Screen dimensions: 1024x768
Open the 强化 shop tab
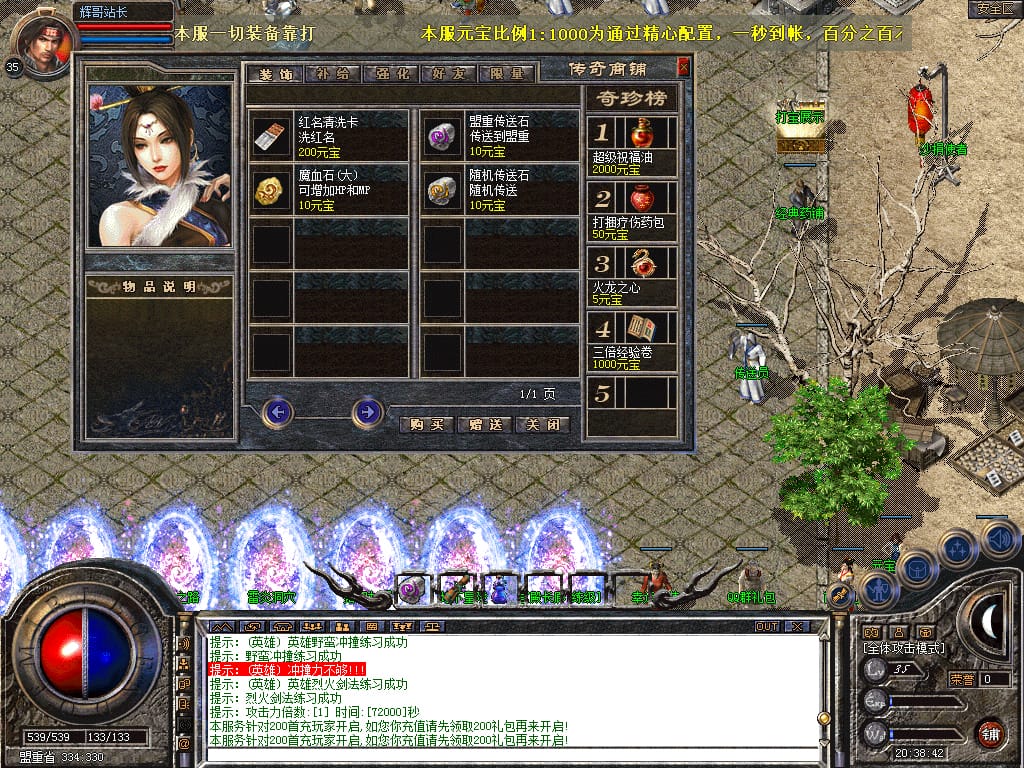click(389, 74)
